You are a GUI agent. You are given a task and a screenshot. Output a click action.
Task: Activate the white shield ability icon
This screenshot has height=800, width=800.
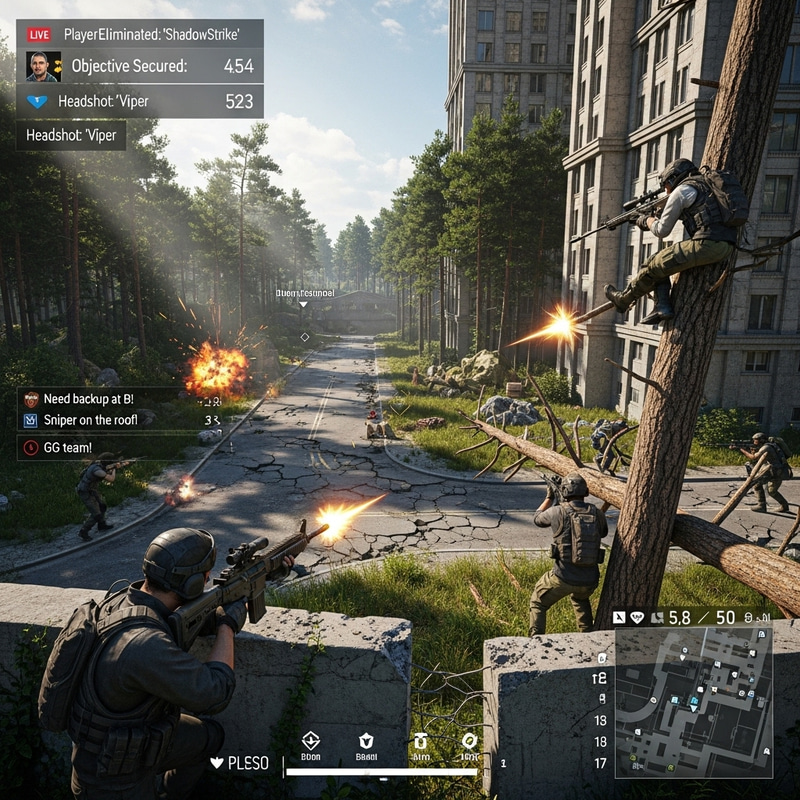point(366,741)
